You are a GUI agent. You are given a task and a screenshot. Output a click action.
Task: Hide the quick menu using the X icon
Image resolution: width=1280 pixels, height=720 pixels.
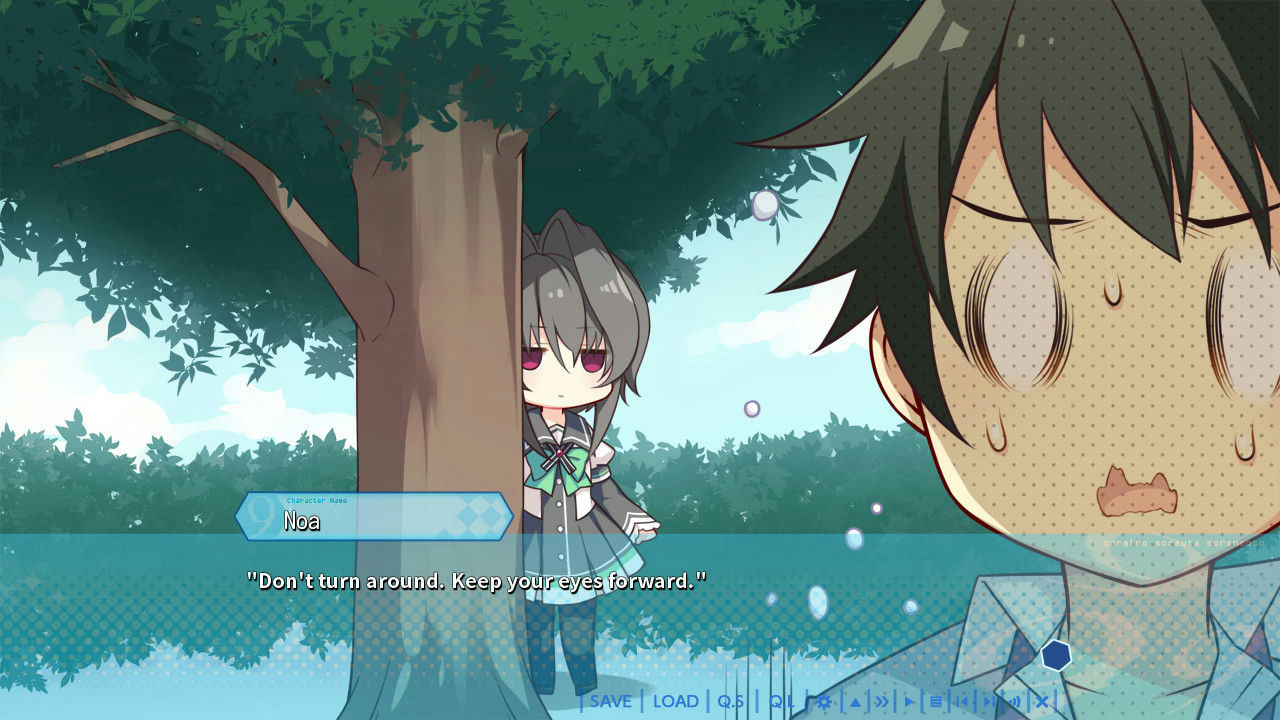[1041, 703]
